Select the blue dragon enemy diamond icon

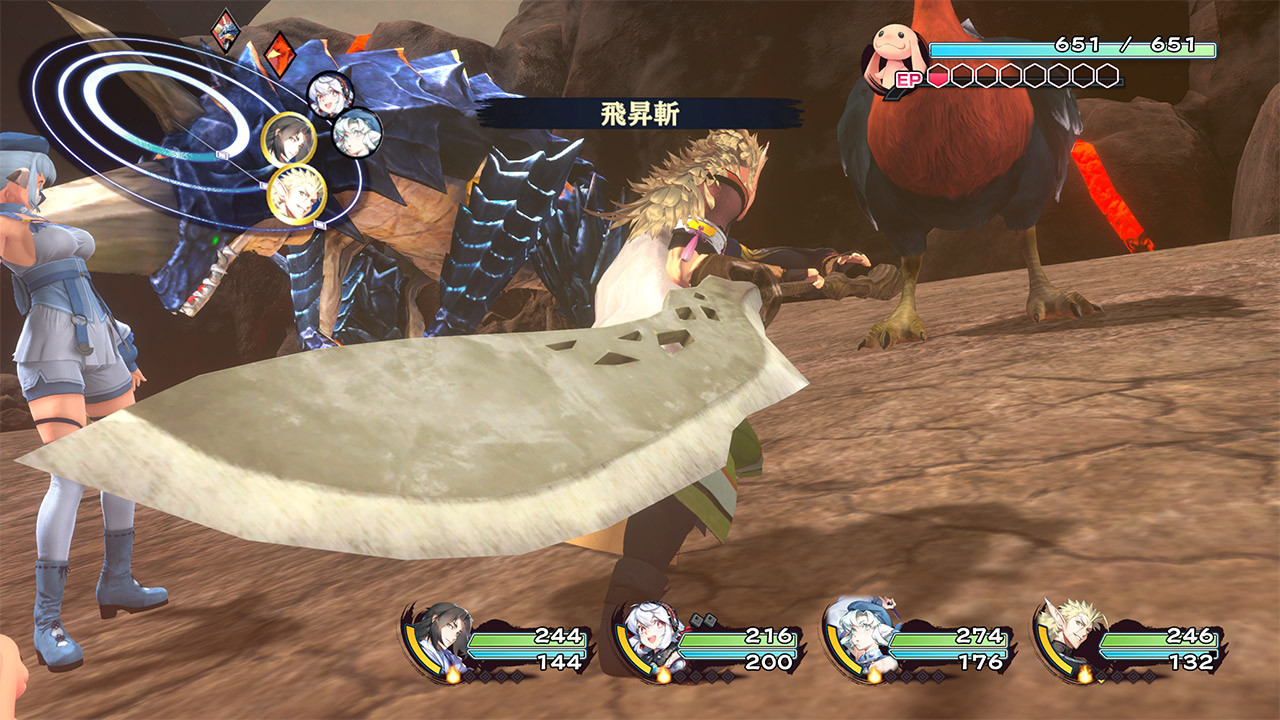[x=225, y=31]
